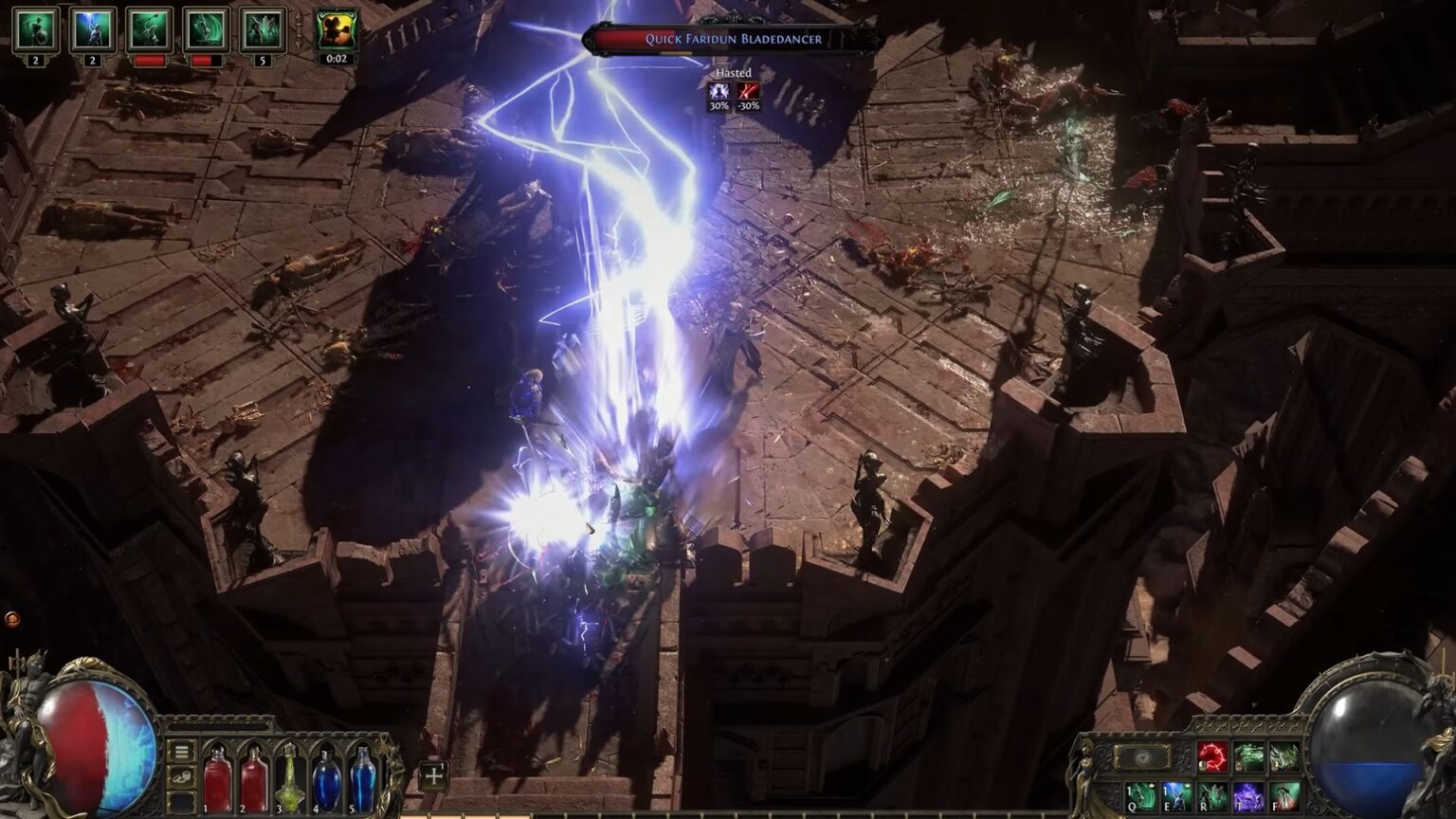
Task: Click the first minion buff icon showing count 2
Action: (34, 31)
